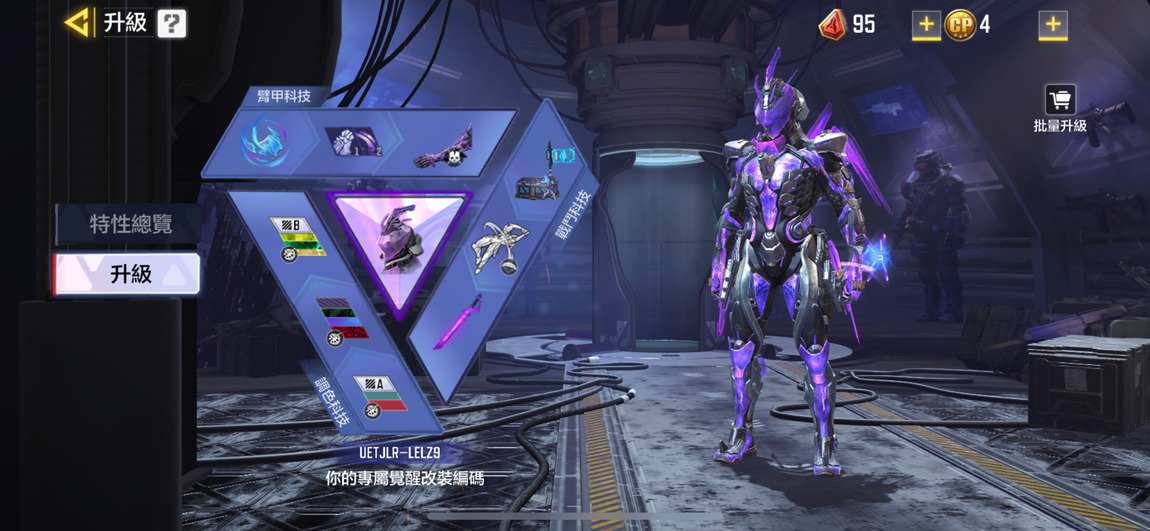Image resolution: width=1150 pixels, height=531 pixels.
Task: Select the A white-green-red camo swatch
Action: click(x=380, y=395)
